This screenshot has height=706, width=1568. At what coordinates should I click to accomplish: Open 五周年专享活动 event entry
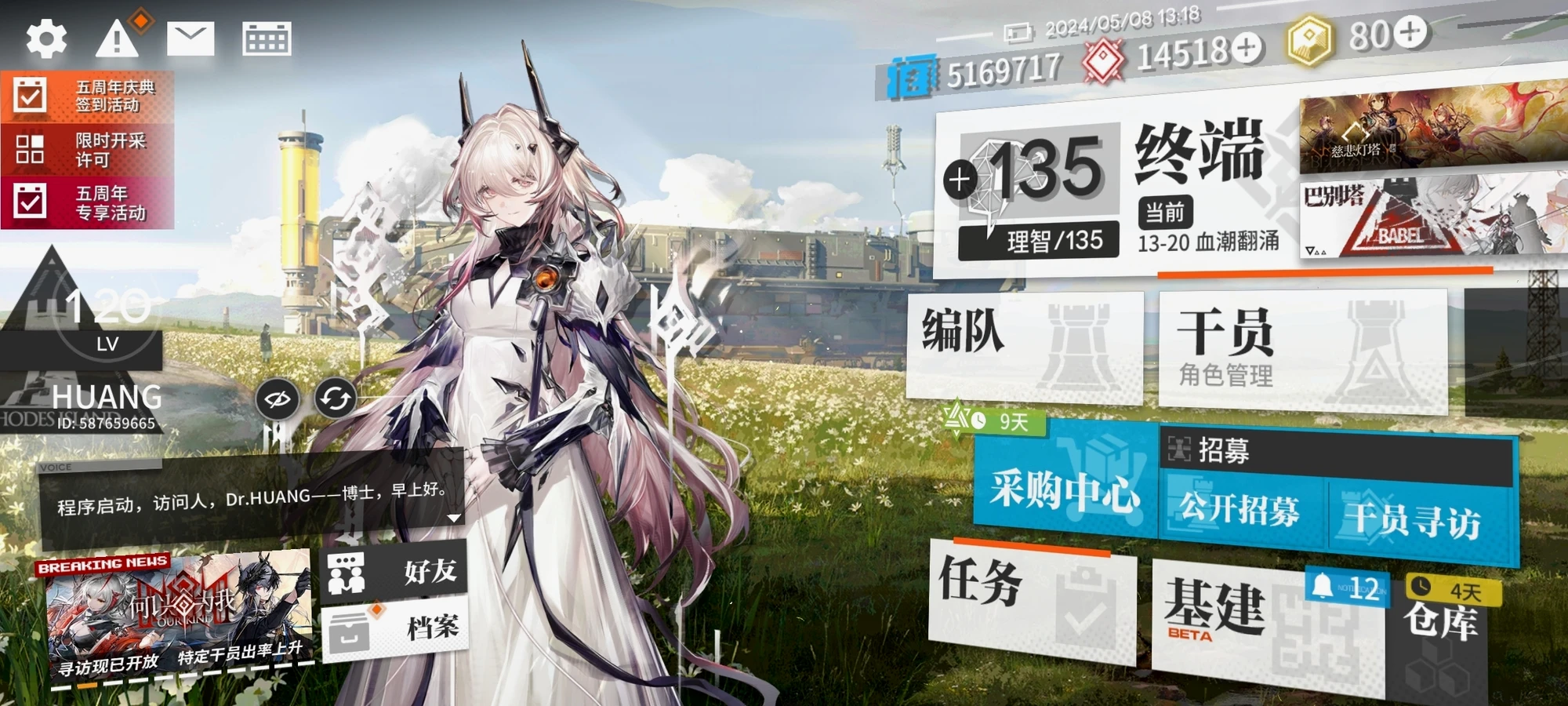87,202
